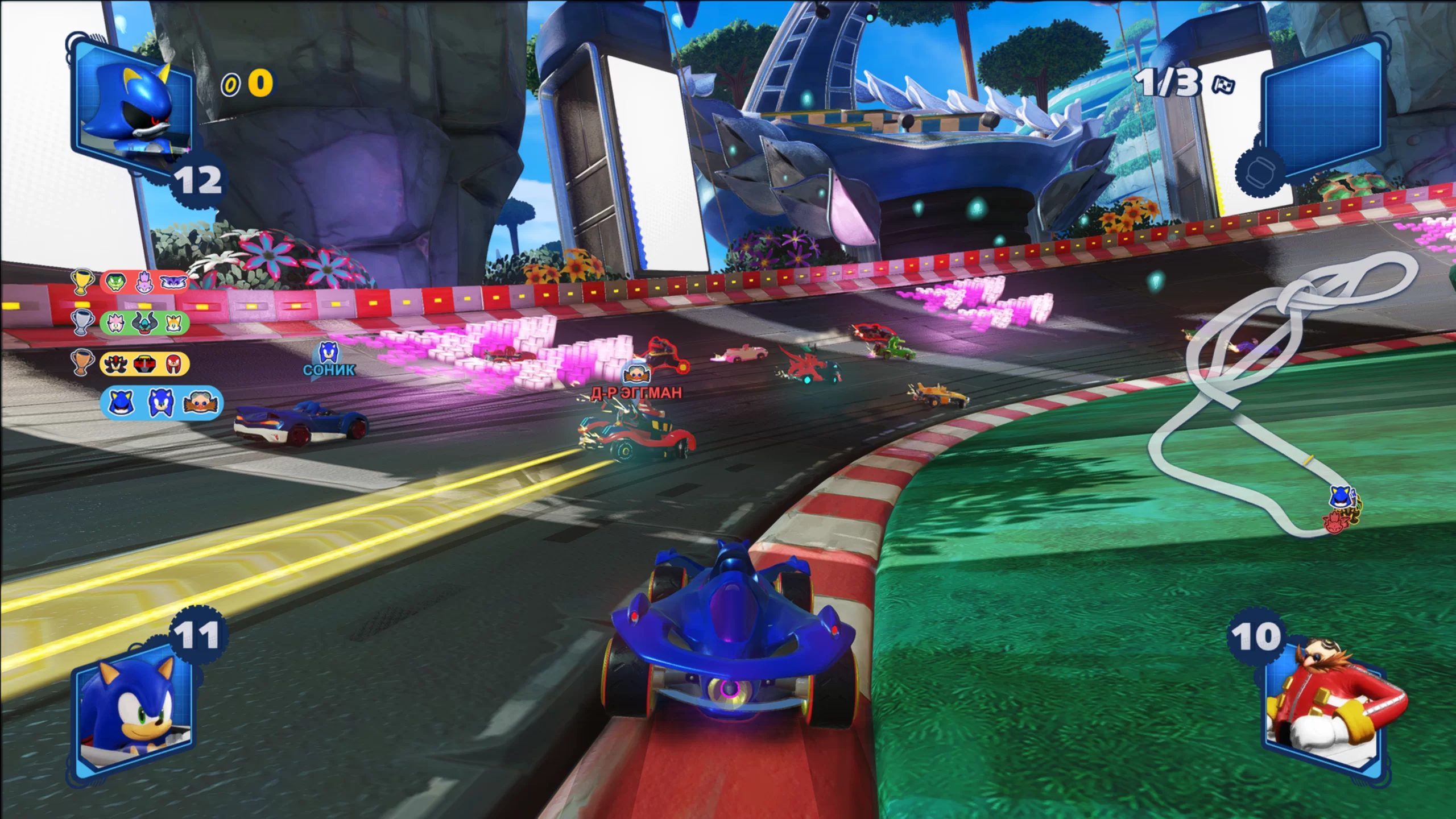1456x819 pixels.
Task: Select Zavok's horned icon in the green row
Action: pos(144,323)
